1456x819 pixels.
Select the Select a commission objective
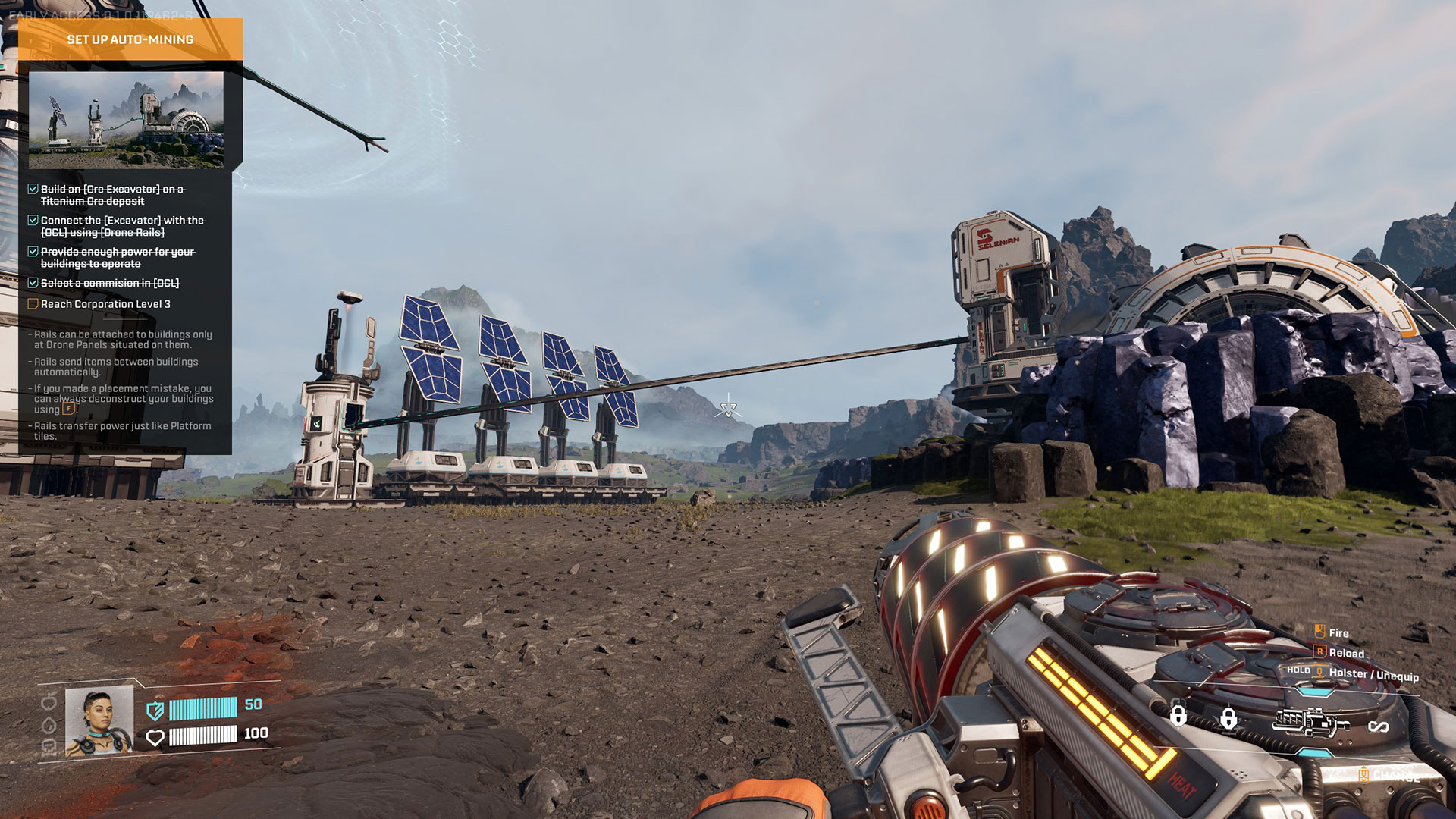click(x=110, y=283)
